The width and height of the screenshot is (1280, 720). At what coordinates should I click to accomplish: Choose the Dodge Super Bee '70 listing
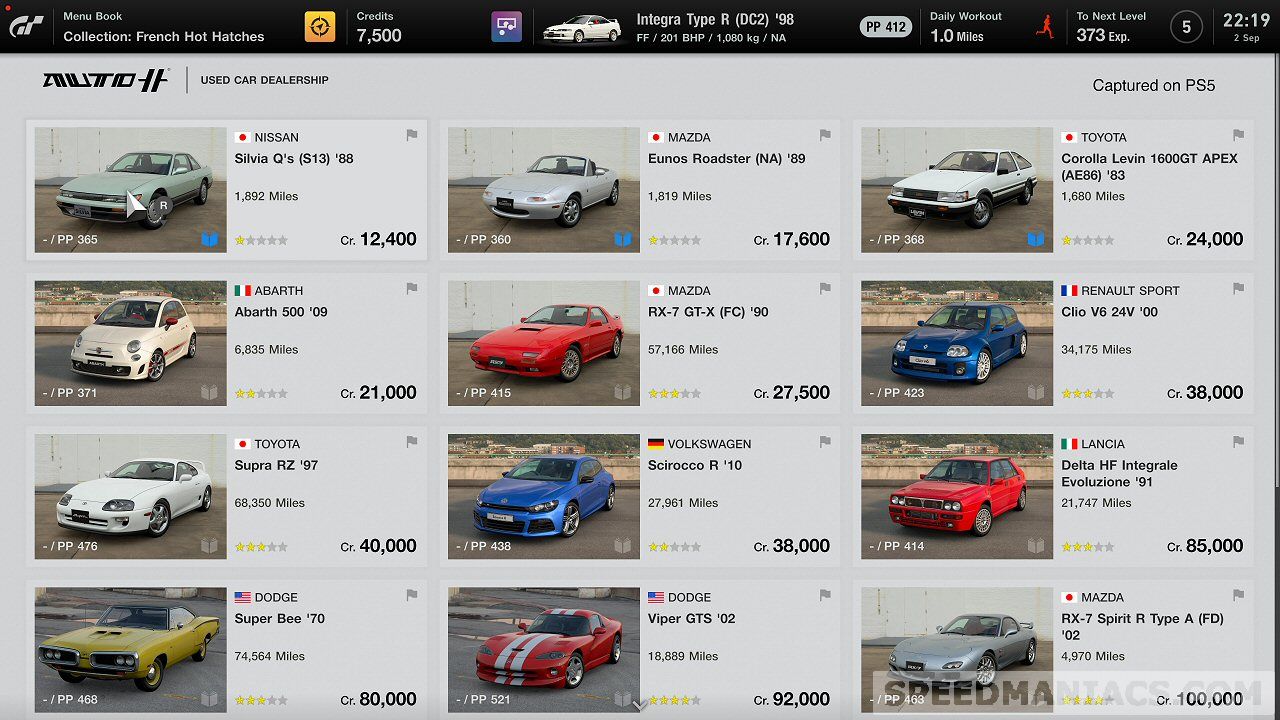226,649
